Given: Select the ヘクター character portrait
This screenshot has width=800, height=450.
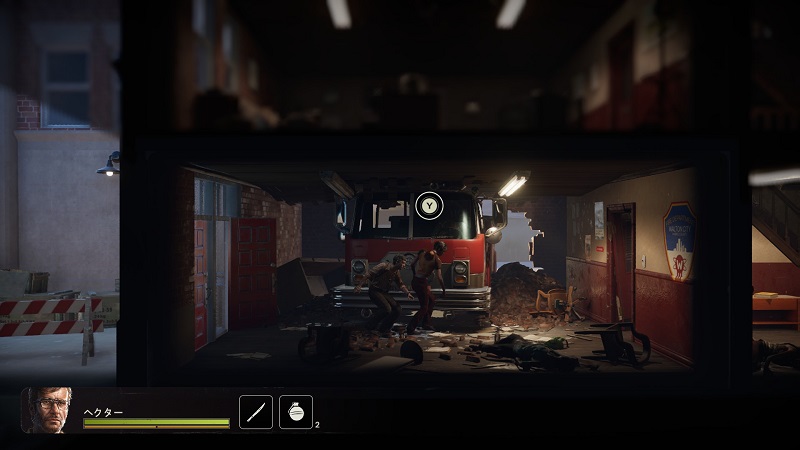Looking at the screenshot, I should (46, 410).
